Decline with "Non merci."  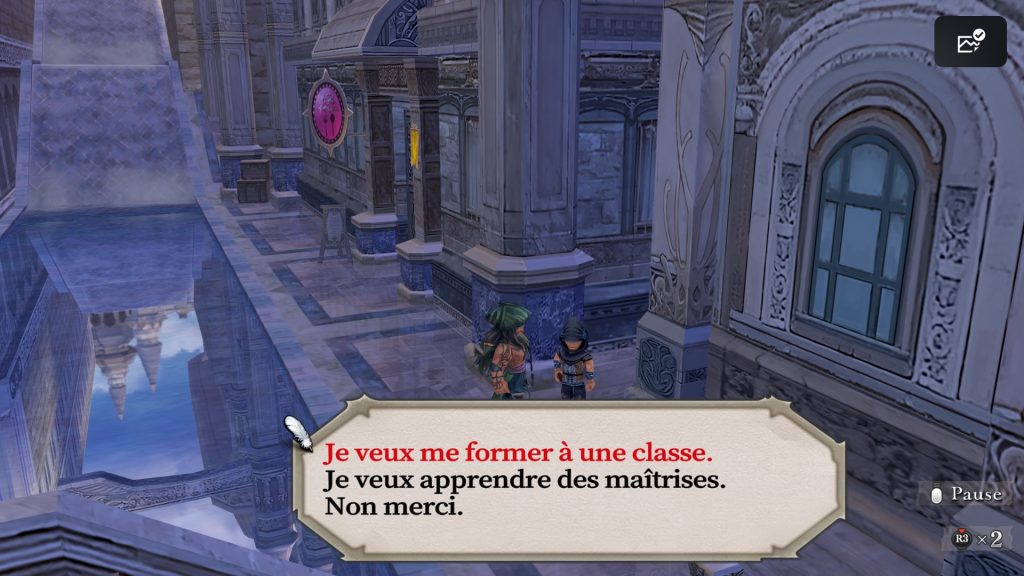click(393, 507)
